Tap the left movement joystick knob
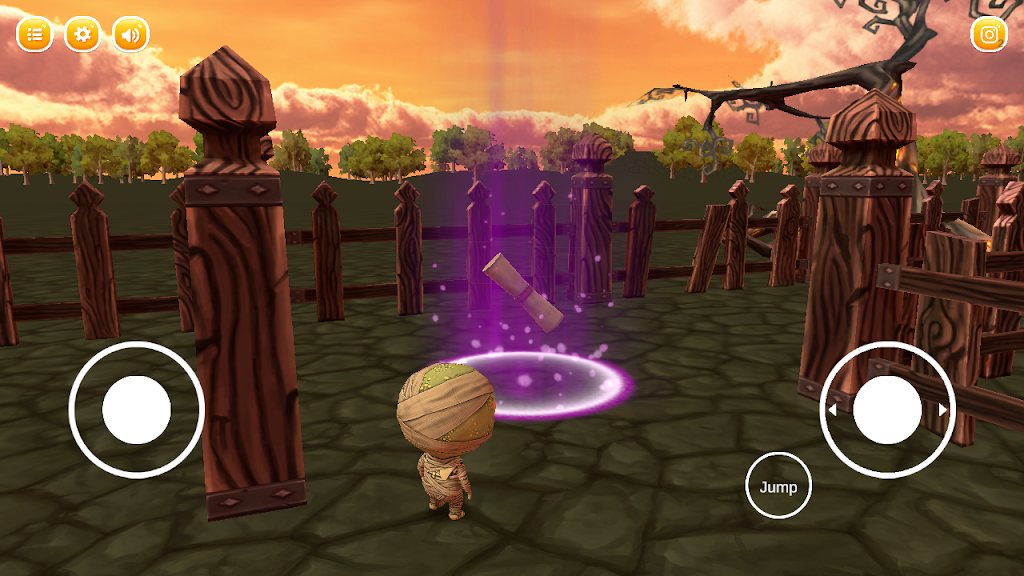Viewport: 1024px width, 576px height. [x=137, y=410]
